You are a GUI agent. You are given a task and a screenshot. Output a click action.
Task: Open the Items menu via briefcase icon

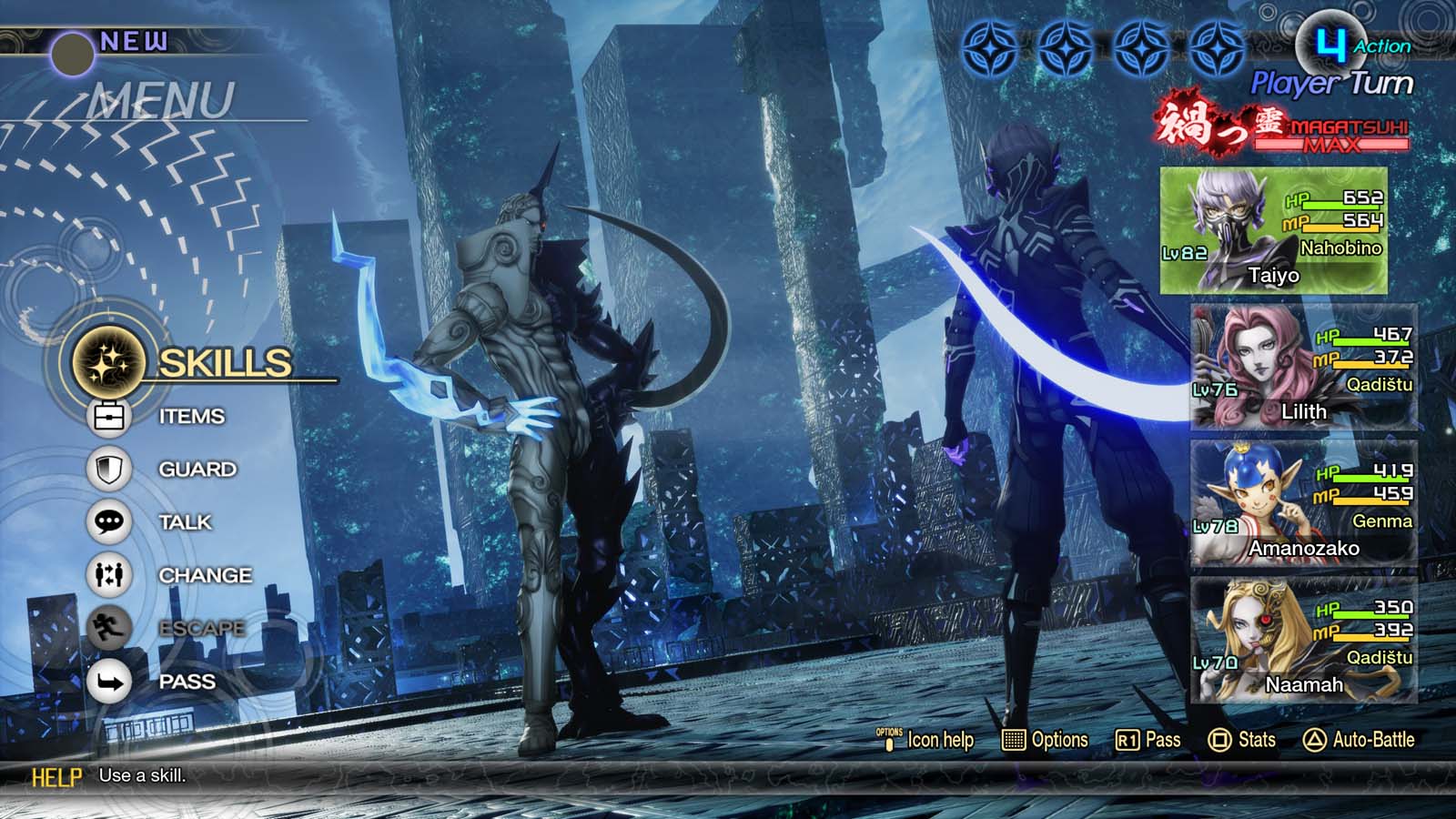pyautogui.click(x=109, y=416)
